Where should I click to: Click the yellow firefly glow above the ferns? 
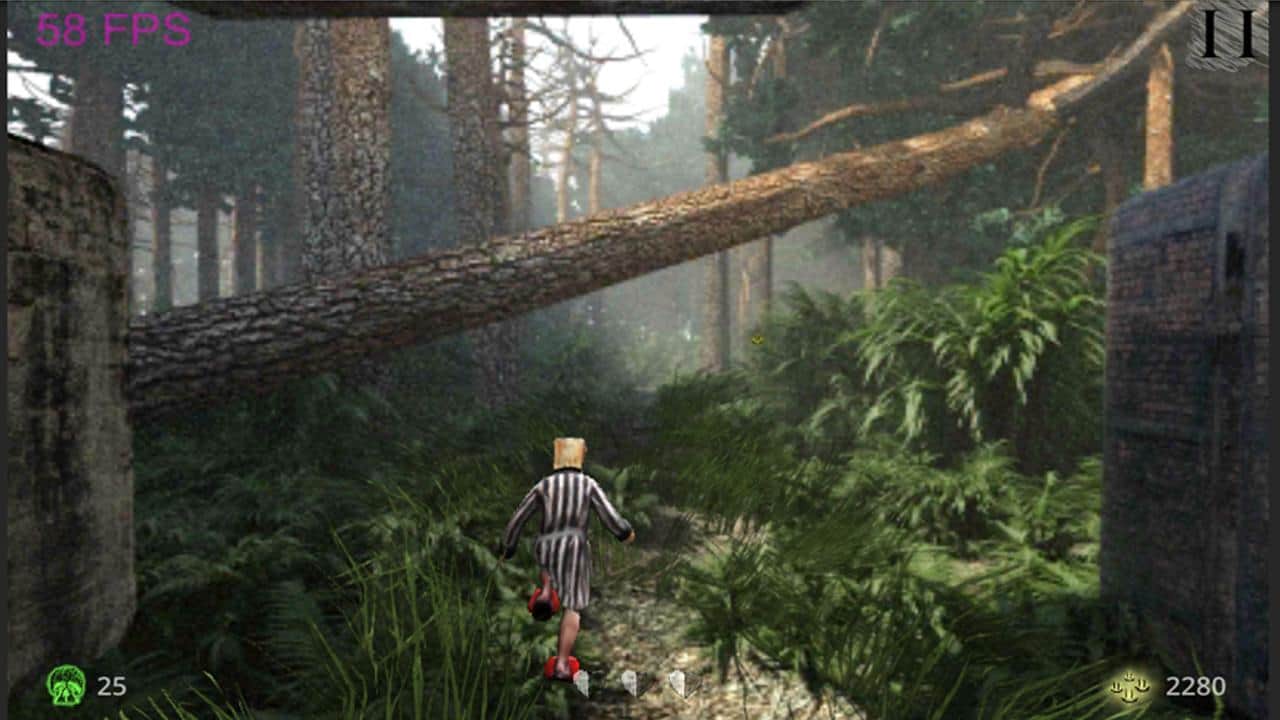pos(758,340)
